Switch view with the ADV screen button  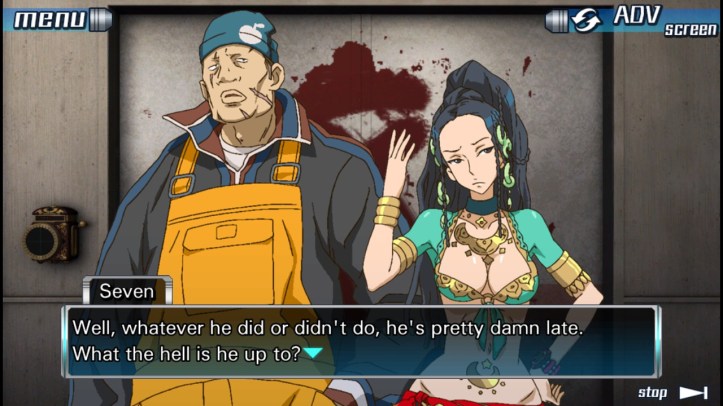point(632,19)
